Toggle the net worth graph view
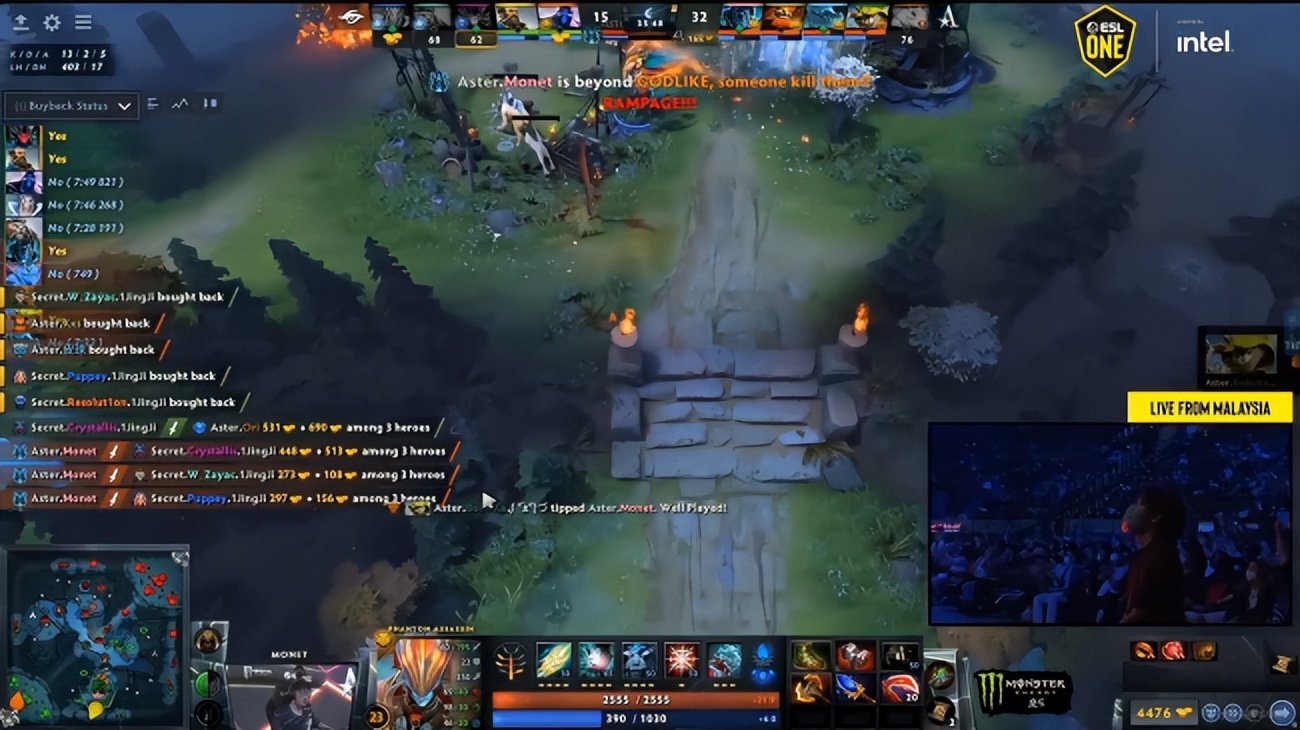Screen dimensions: 1300x730 coord(178,104)
